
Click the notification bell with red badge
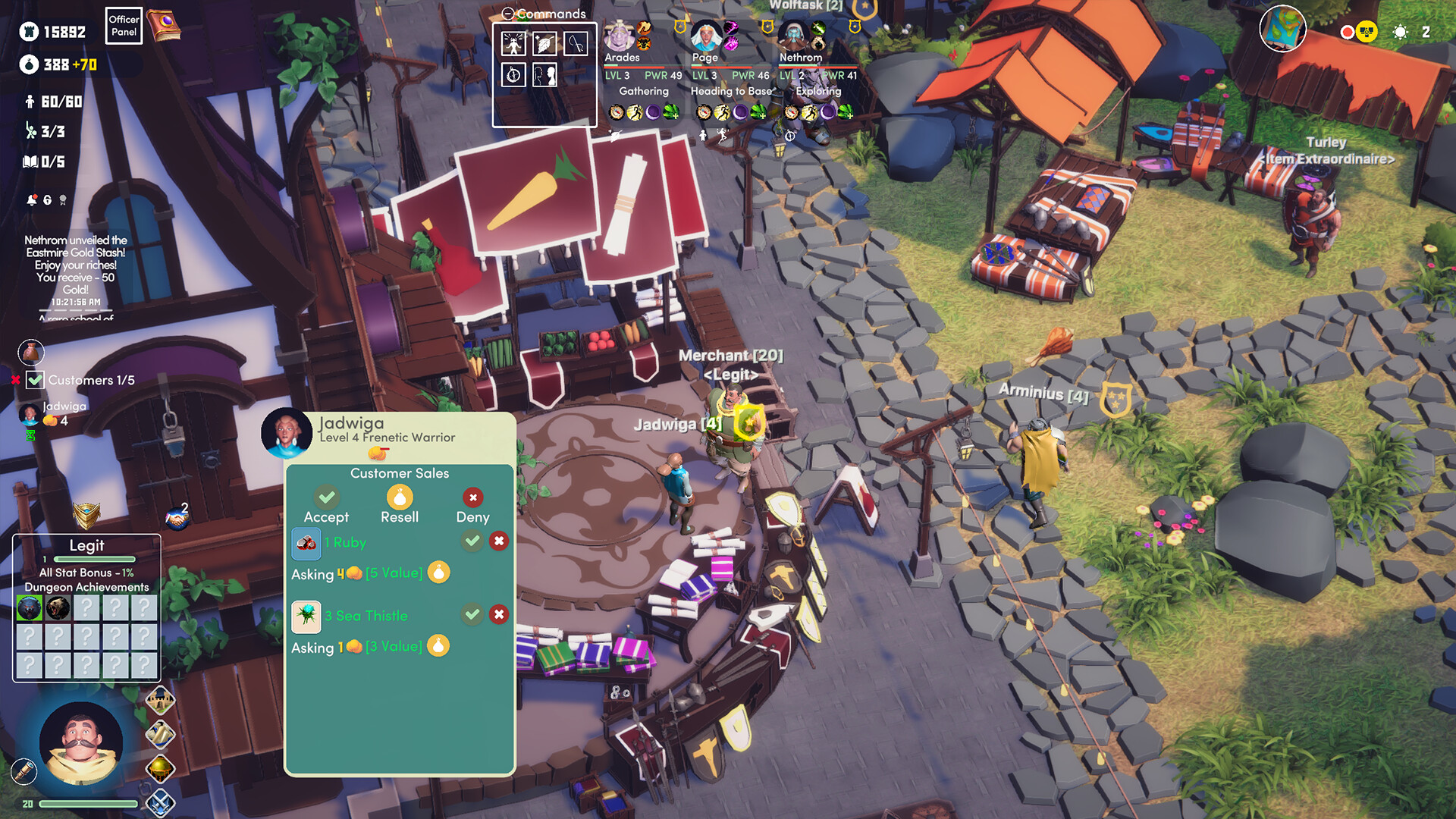click(x=33, y=199)
